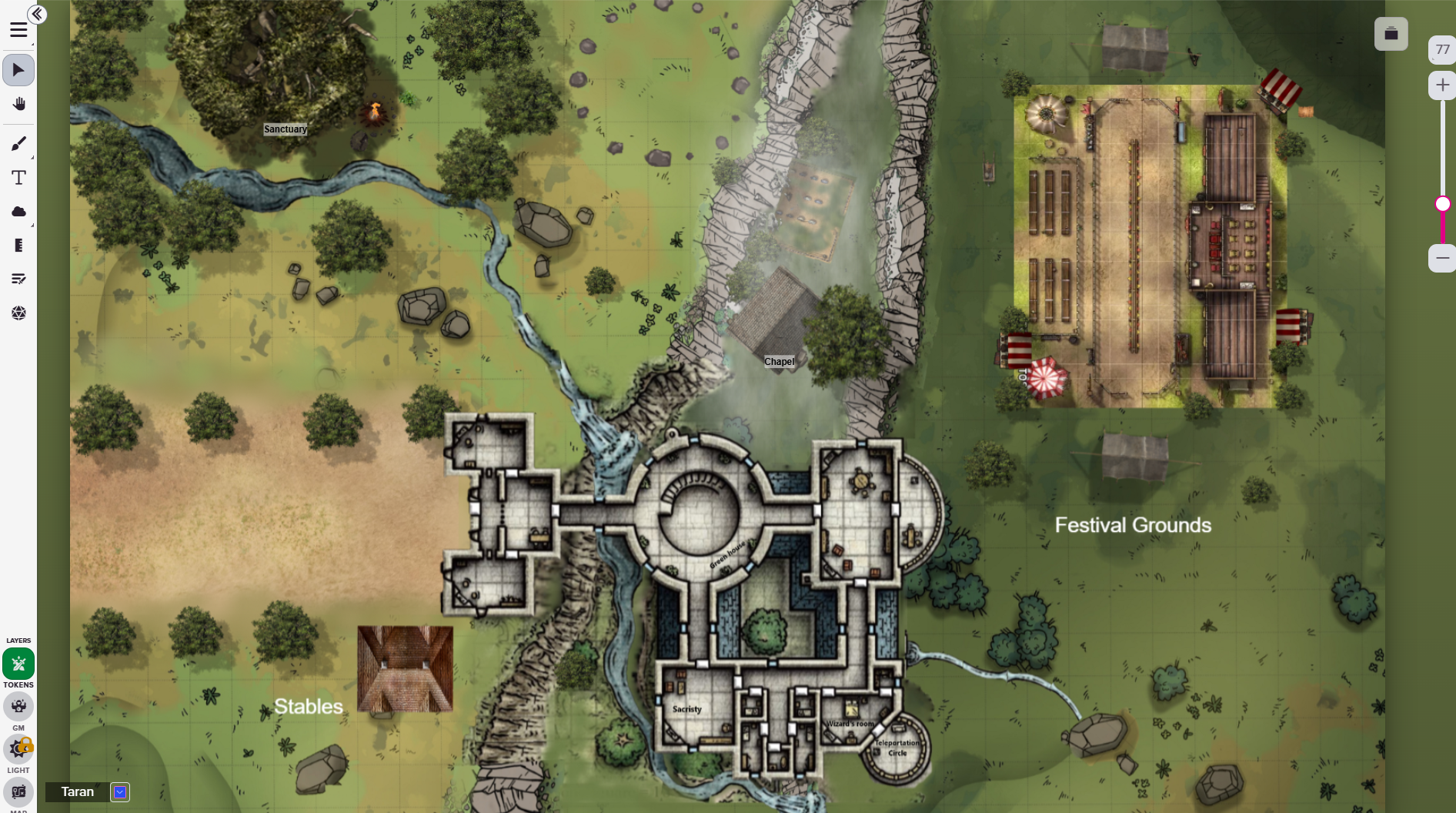This screenshot has height=813, width=1456.
Task: Collapse the left toolbar with the double-arrow
Action: tap(37, 14)
